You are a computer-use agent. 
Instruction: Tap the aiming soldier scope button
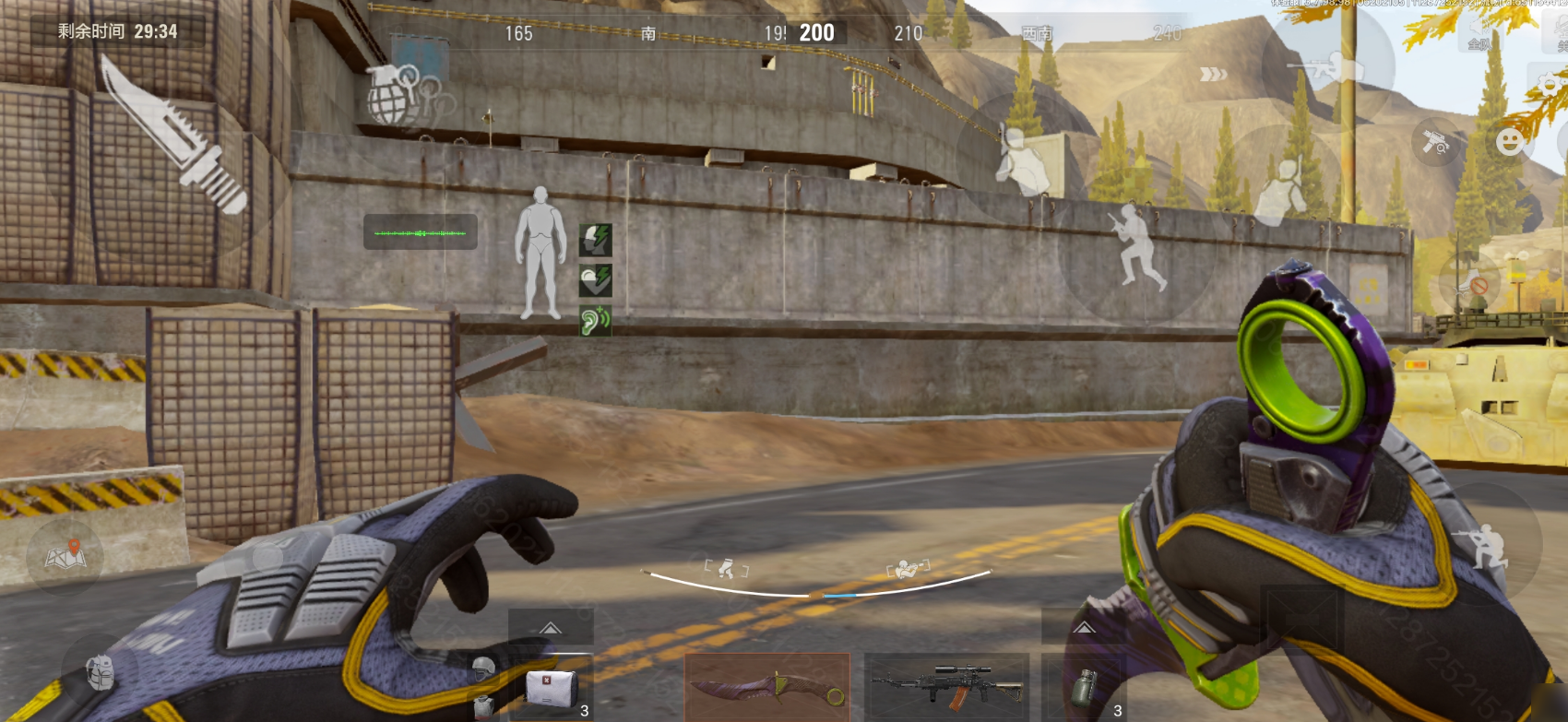pos(1331,67)
